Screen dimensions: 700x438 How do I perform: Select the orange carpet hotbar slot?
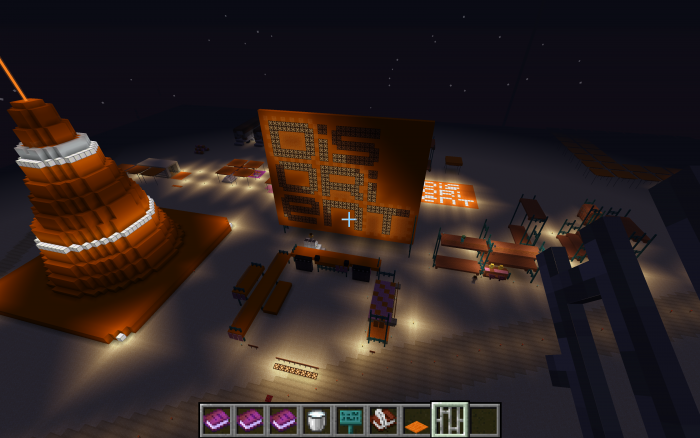click(416, 420)
